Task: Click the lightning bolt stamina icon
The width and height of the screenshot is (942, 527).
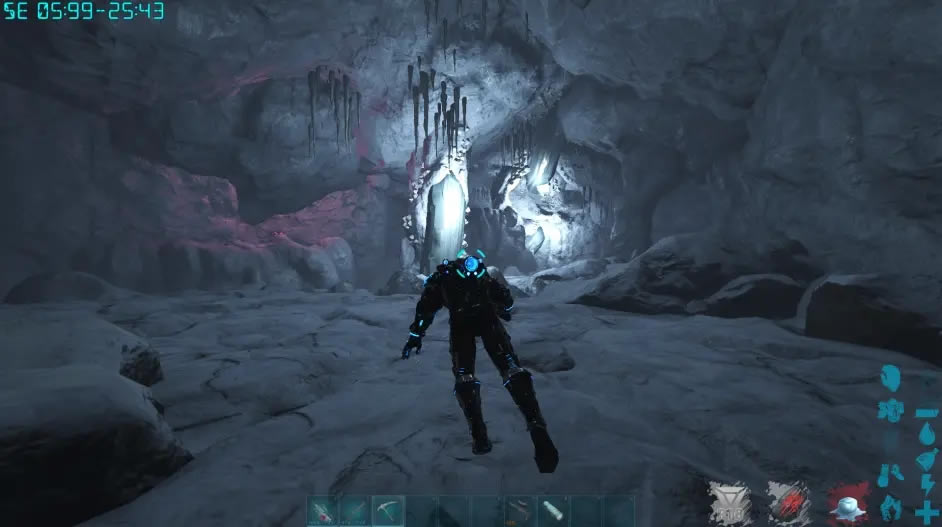Action: pos(926,484)
